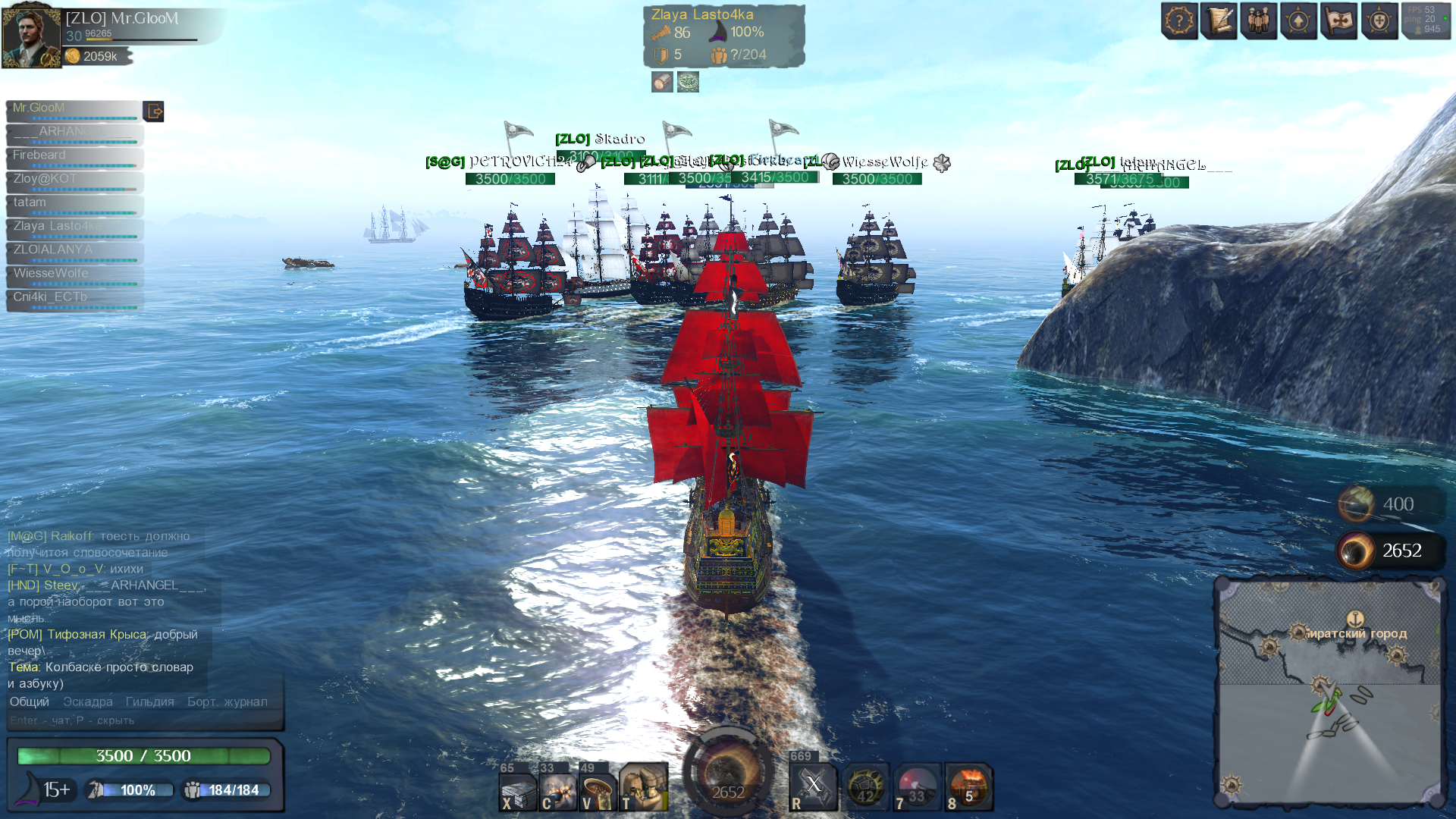Use the steel plates repair item
1456x819 pixels.
(519, 789)
